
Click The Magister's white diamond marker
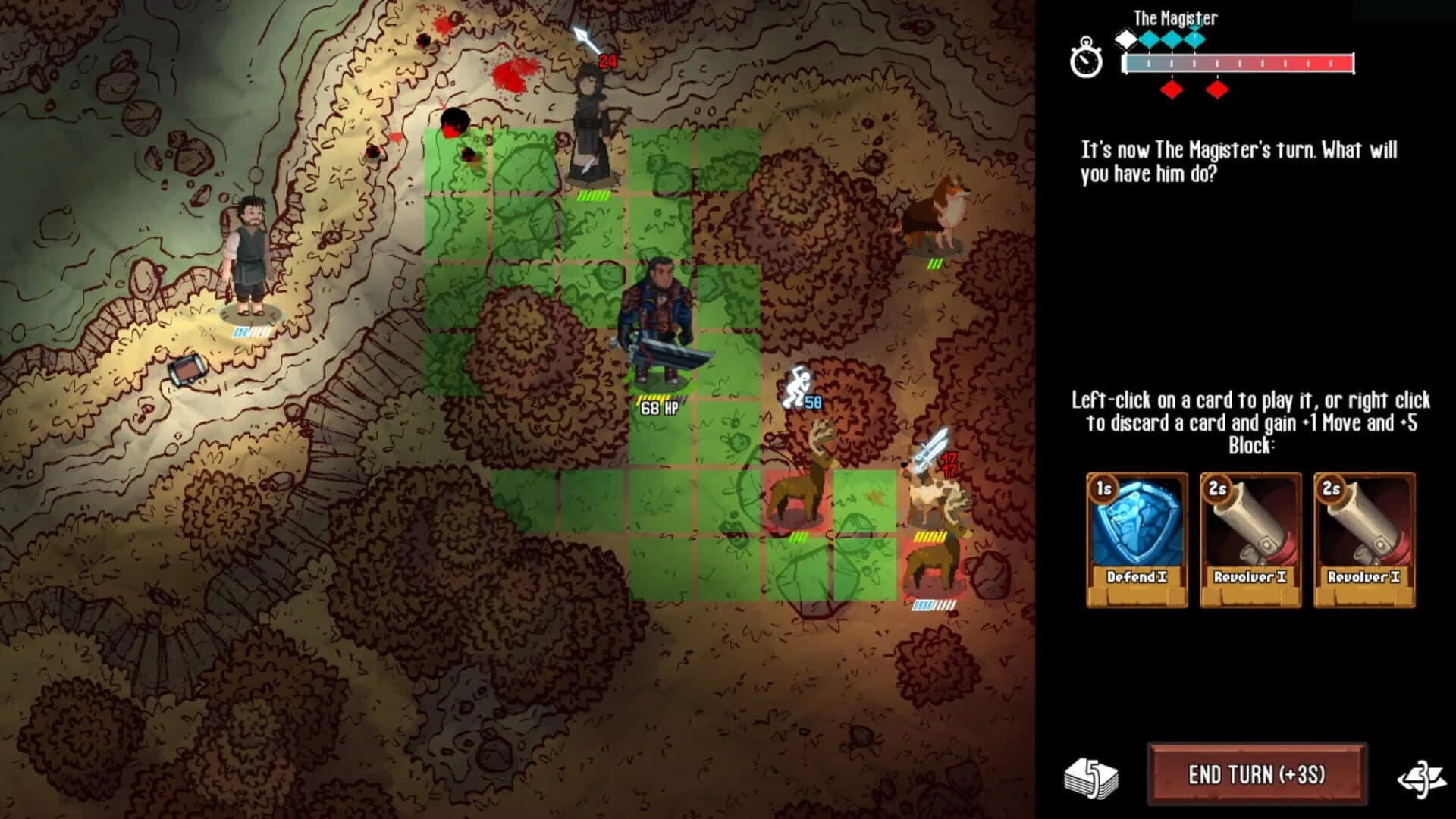tap(1125, 39)
